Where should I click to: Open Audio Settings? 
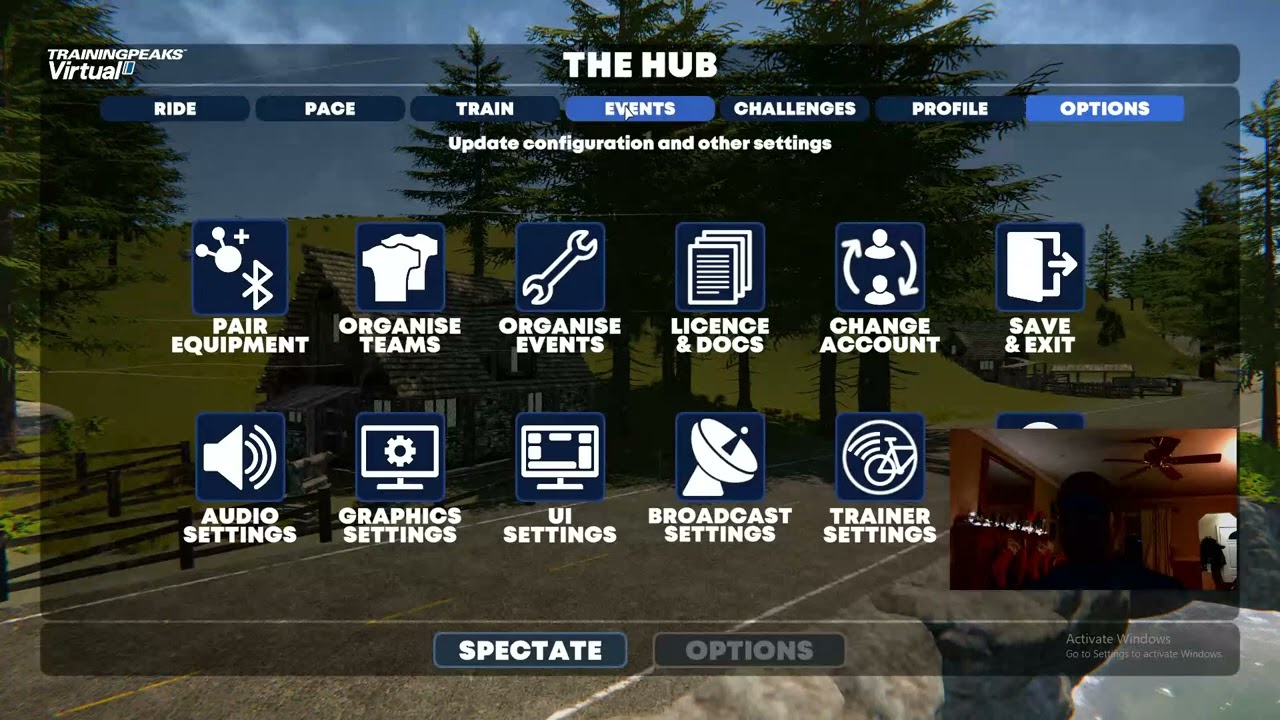coord(240,458)
